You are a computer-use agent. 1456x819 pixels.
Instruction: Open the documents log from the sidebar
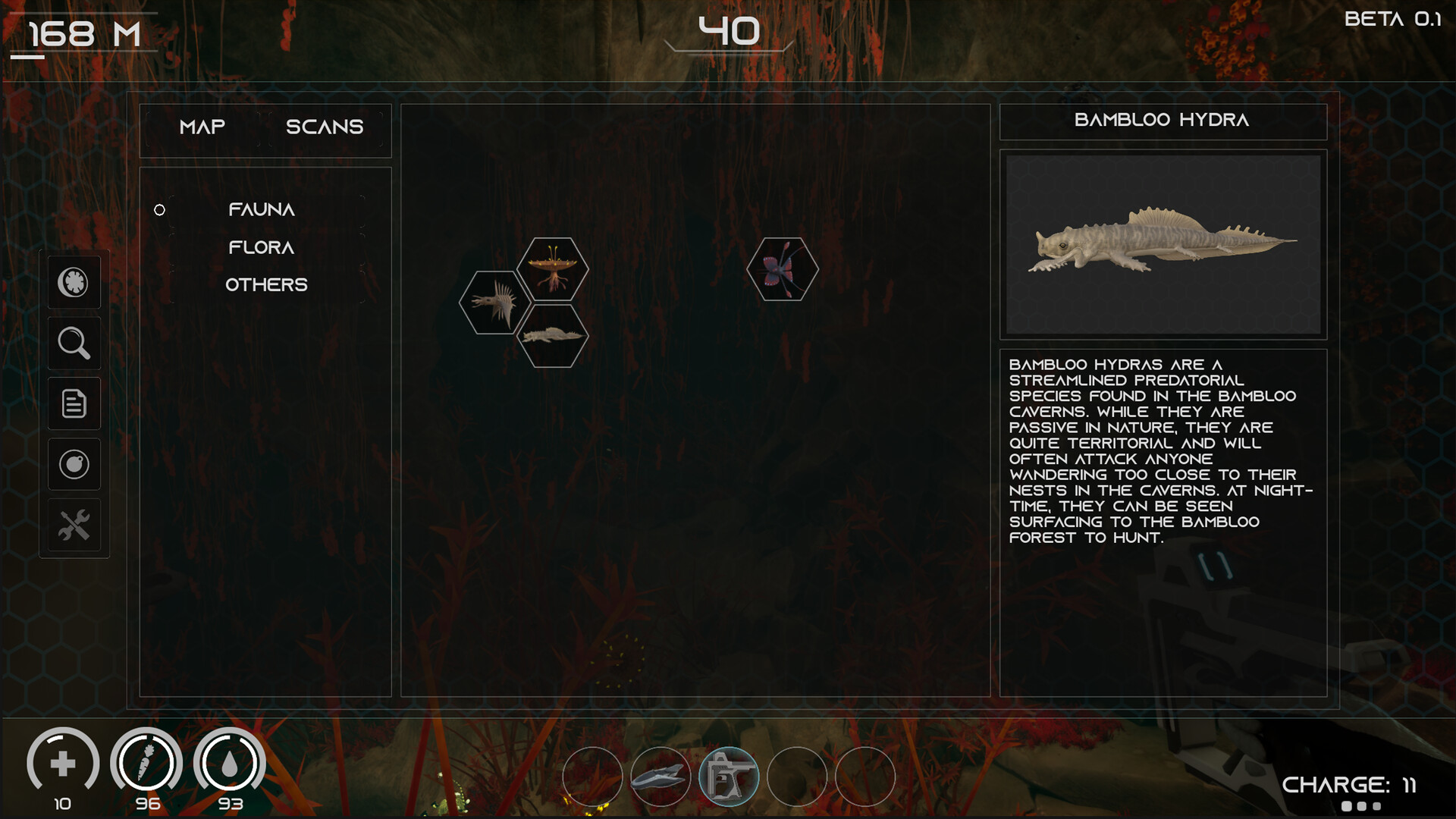(x=74, y=403)
